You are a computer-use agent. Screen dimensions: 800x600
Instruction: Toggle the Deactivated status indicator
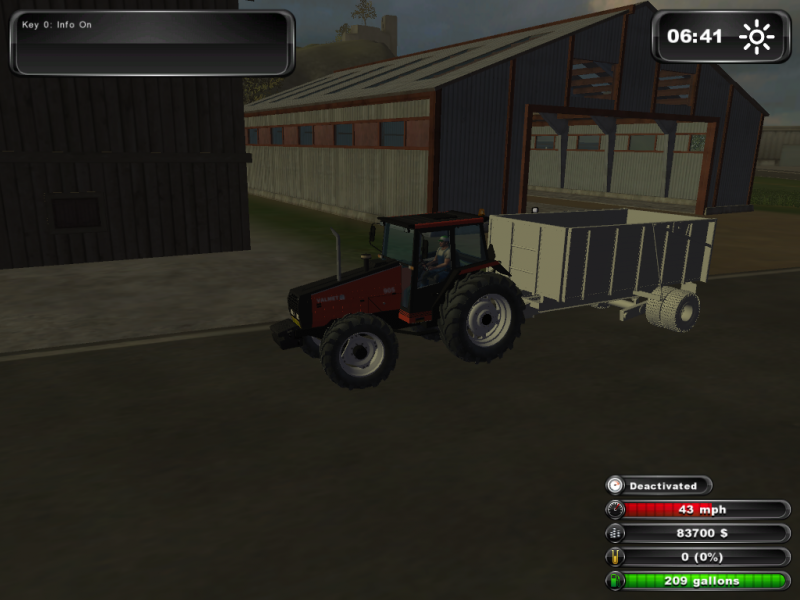tap(660, 486)
